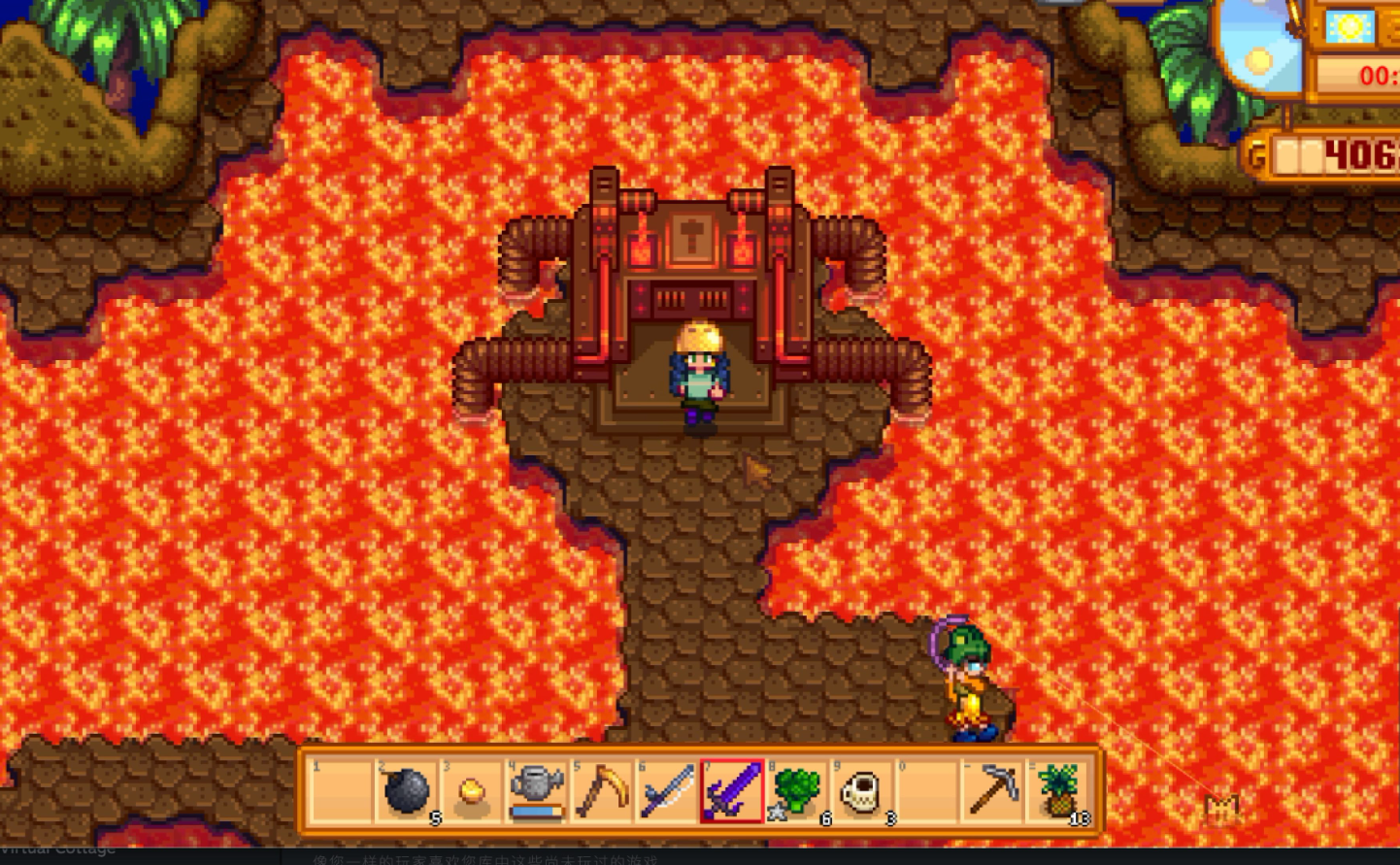Choose the pineapple stack slot

pos(1057,790)
